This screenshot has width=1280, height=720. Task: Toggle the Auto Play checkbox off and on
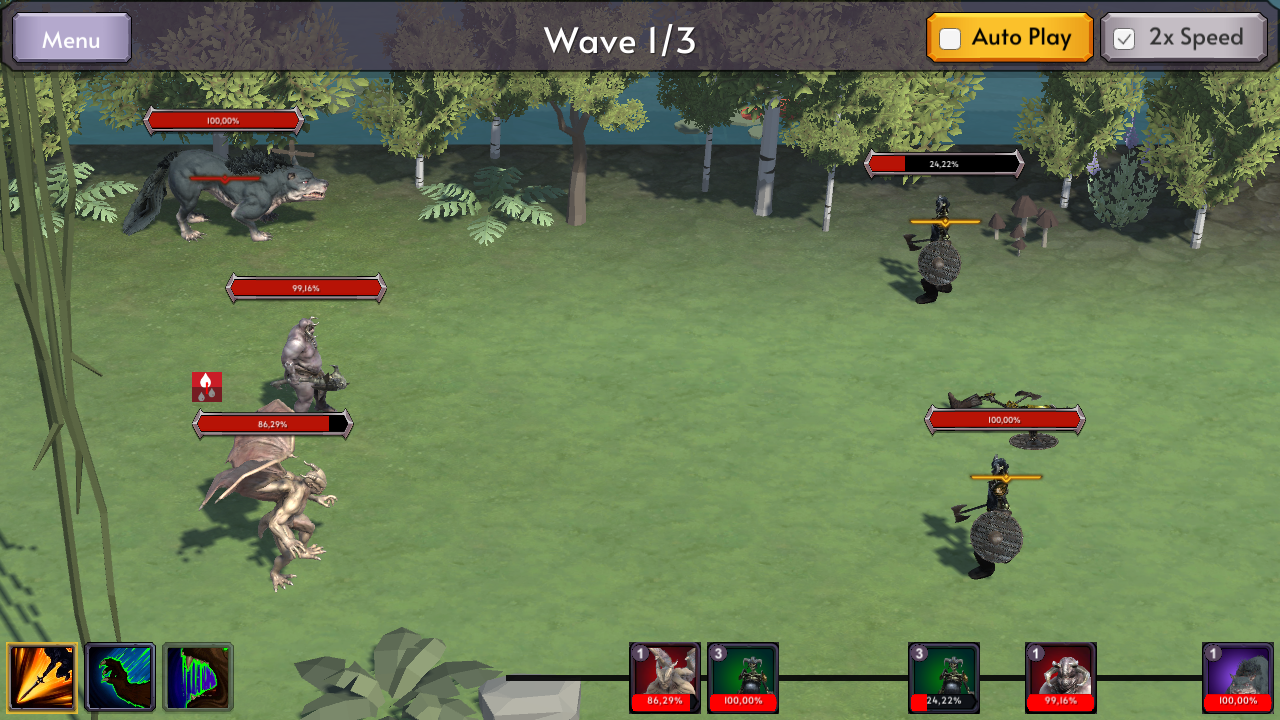[951, 38]
